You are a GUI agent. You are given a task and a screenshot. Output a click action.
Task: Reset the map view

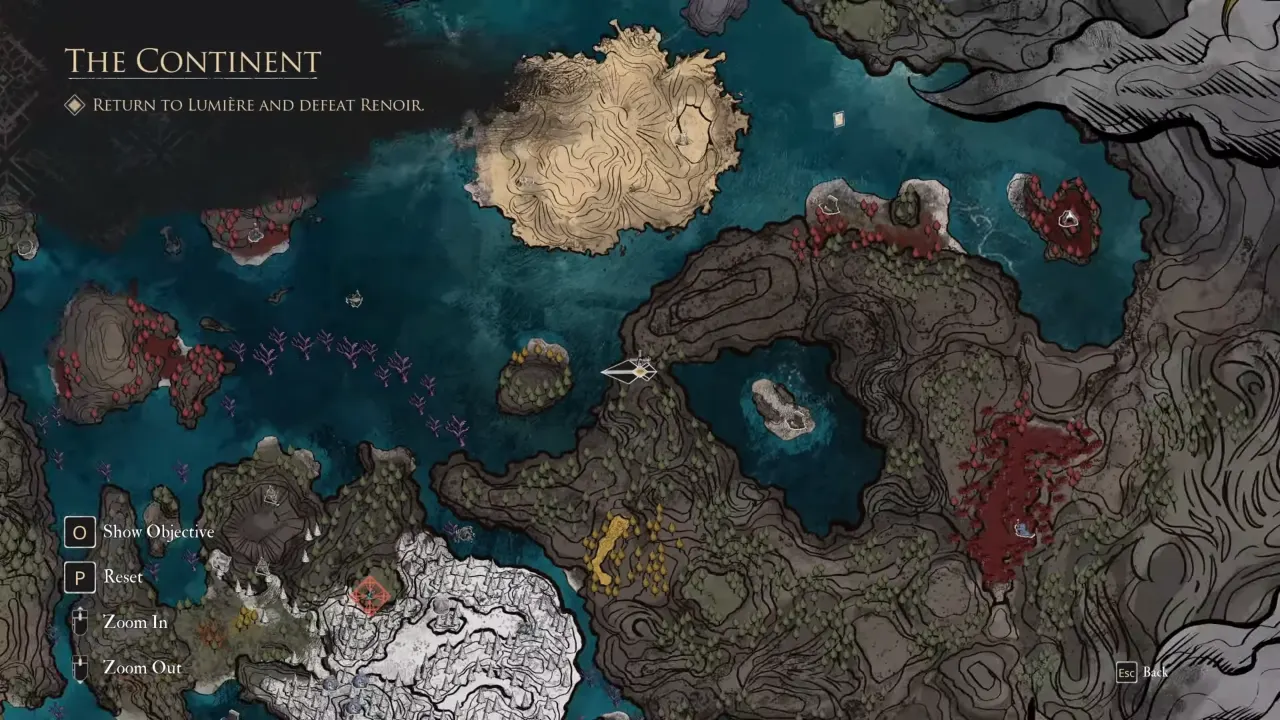(122, 577)
